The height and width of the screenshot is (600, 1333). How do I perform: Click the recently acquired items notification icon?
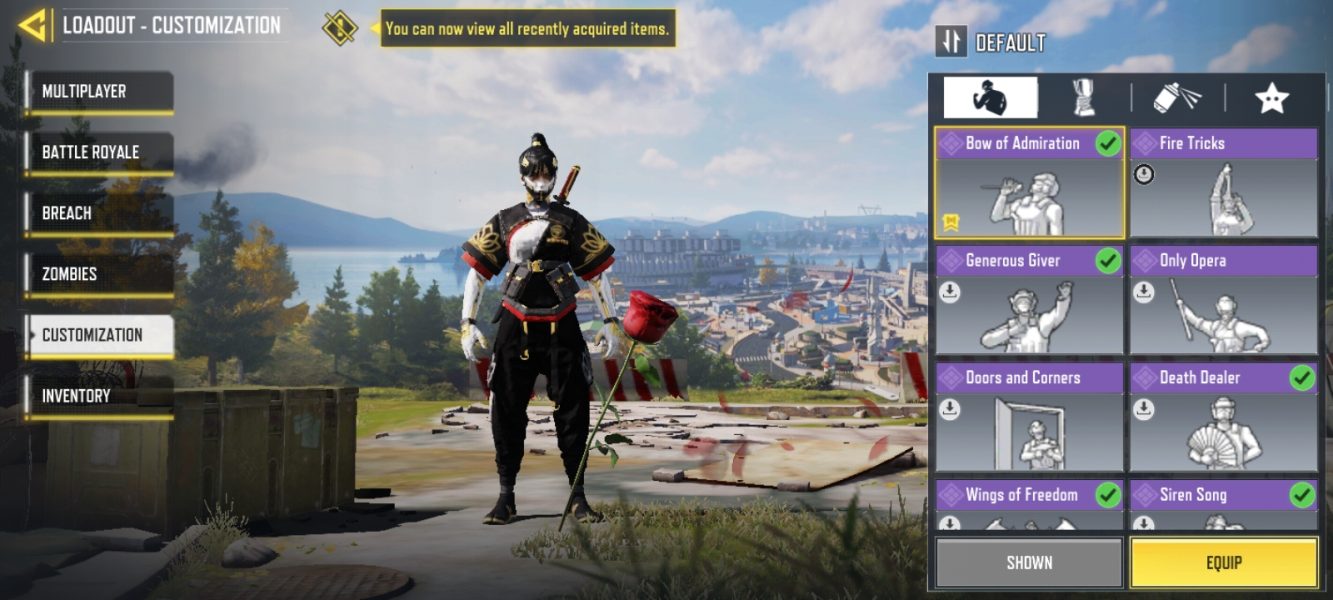340,28
